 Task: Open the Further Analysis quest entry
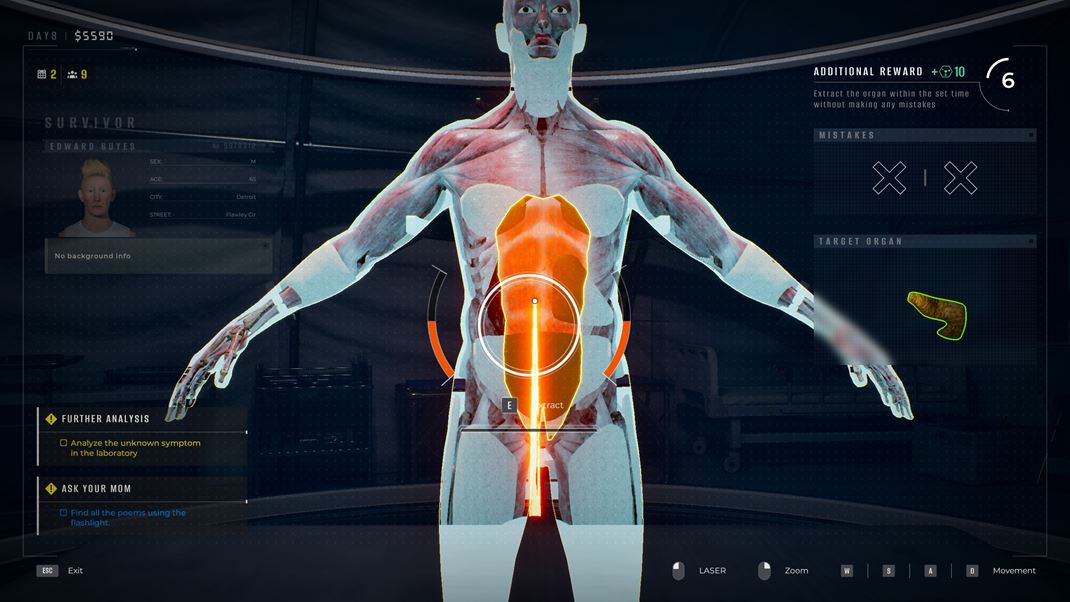coord(105,419)
